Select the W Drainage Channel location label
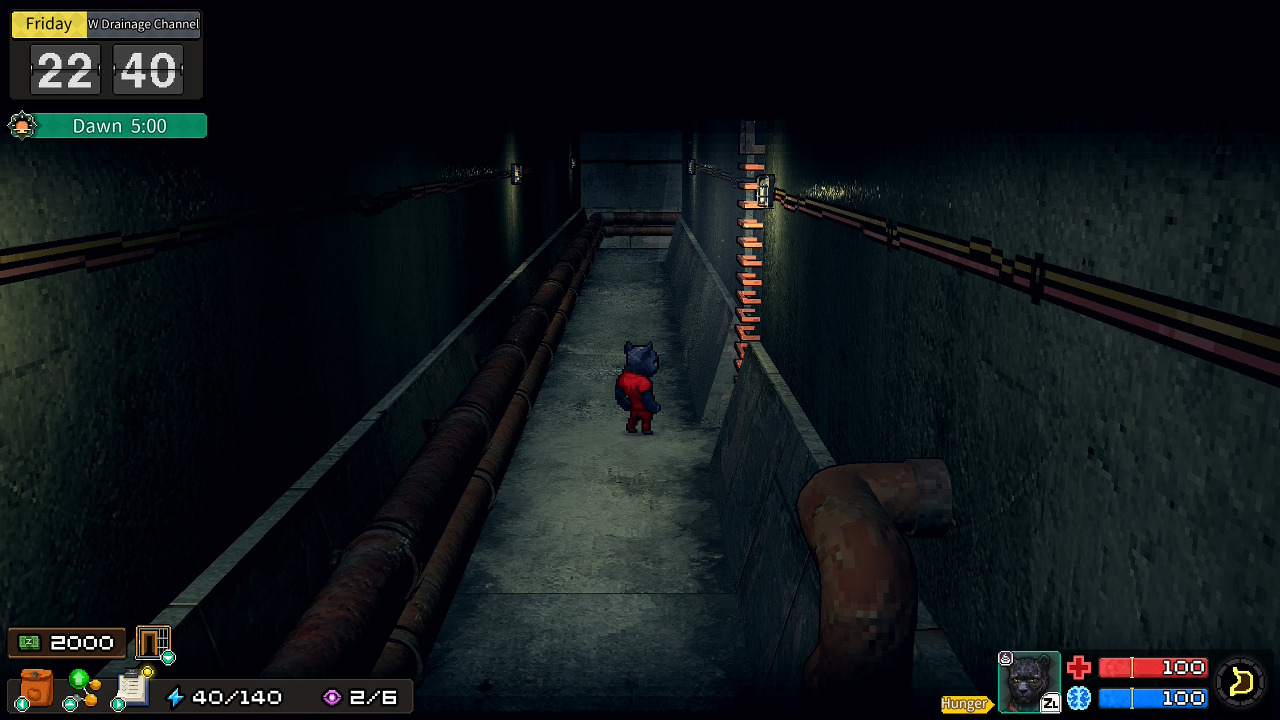The image size is (1280, 720). (x=145, y=24)
